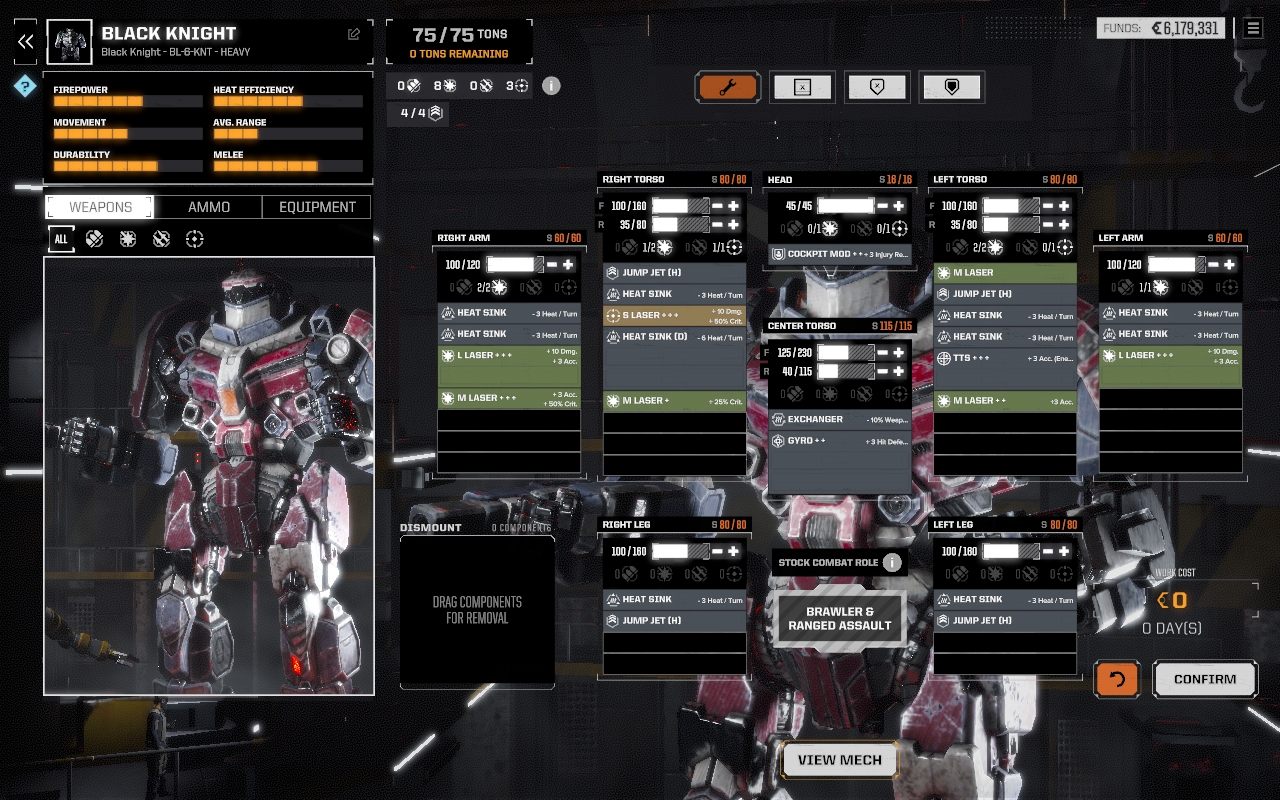This screenshot has height=800, width=1280.
Task: Show Stock Combat Role info
Action: click(x=892, y=562)
